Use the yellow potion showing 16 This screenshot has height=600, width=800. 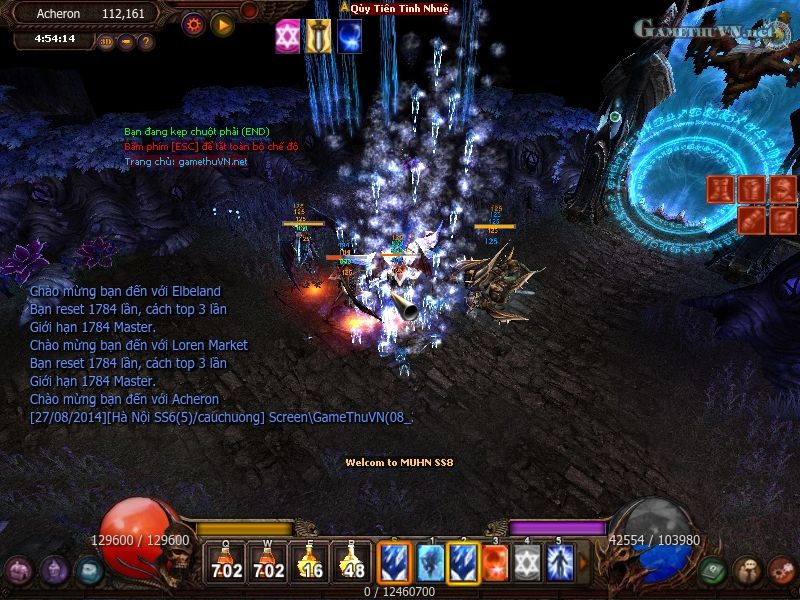(311, 562)
